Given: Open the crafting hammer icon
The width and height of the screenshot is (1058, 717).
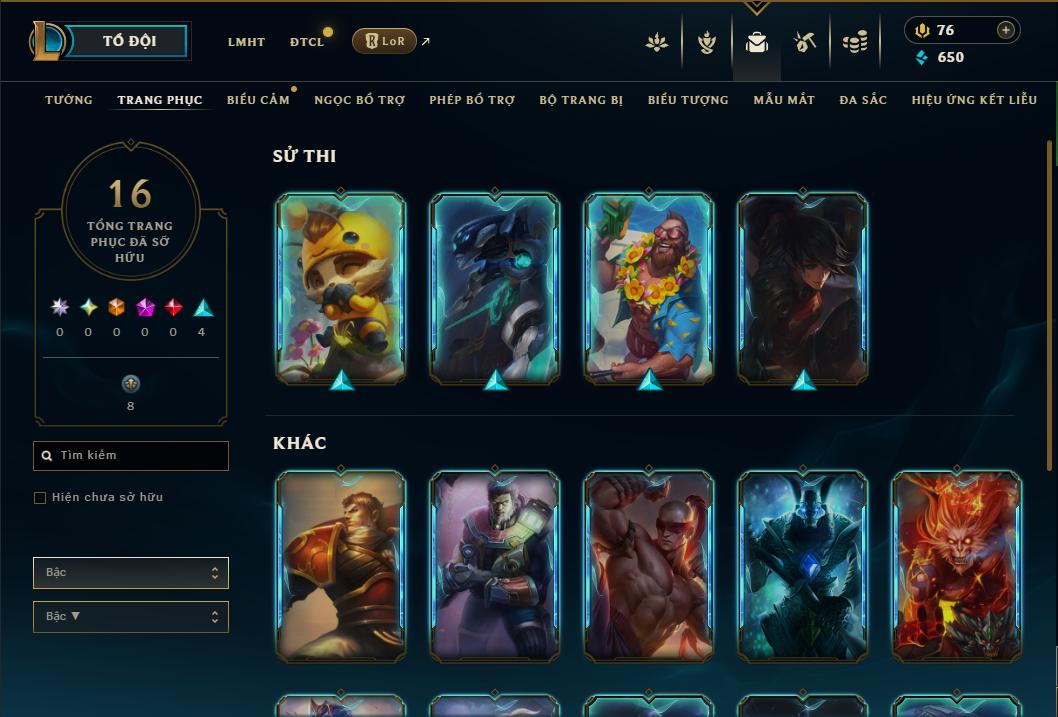Looking at the screenshot, I should click(x=805, y=42).
